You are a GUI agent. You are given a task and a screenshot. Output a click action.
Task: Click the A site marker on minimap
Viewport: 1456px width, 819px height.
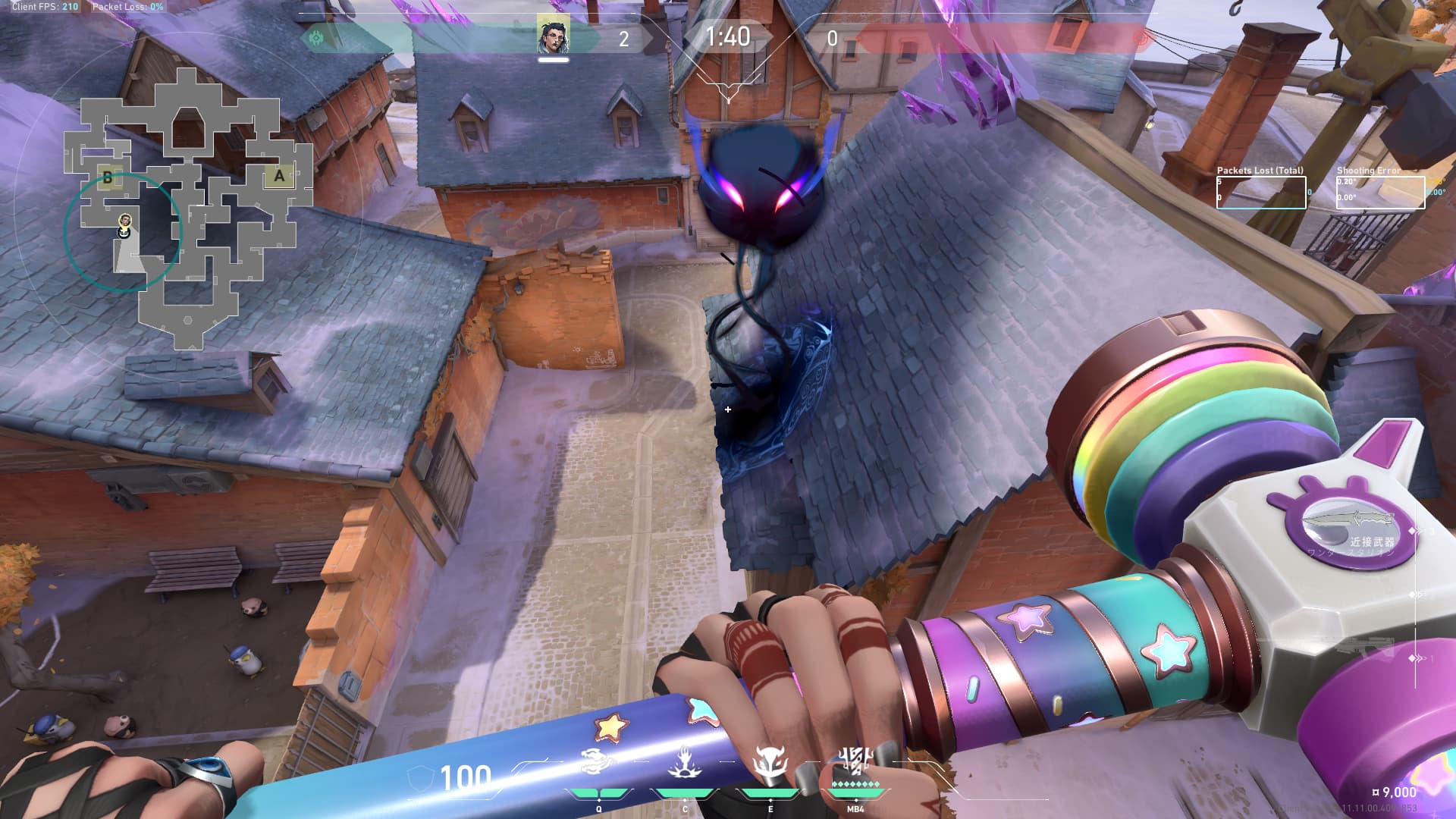[x=279, y=176]
